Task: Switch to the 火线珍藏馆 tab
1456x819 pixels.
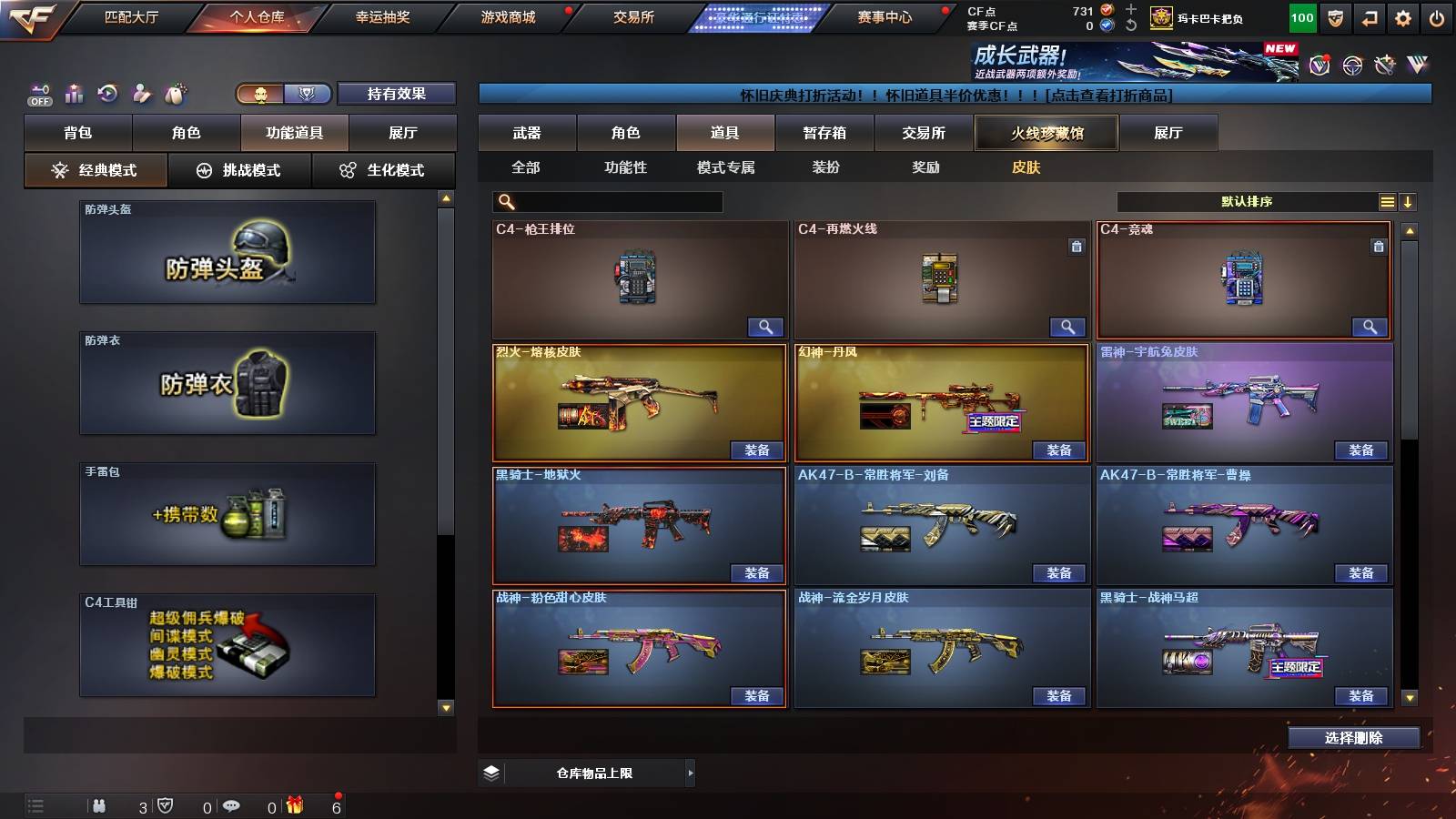Action: [1046, 133]
